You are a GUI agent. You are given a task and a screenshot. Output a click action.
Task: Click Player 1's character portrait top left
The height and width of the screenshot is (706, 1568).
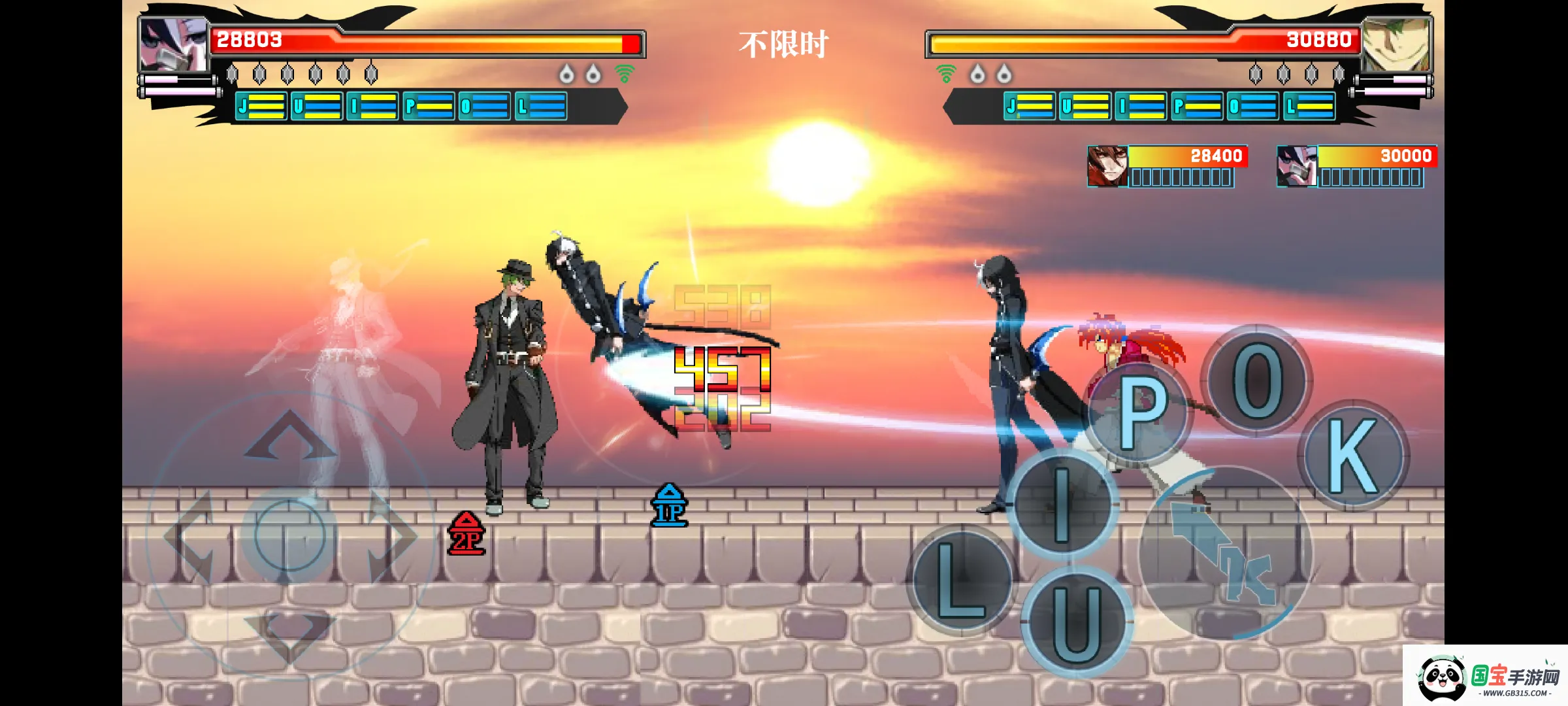tap(171, 43)
